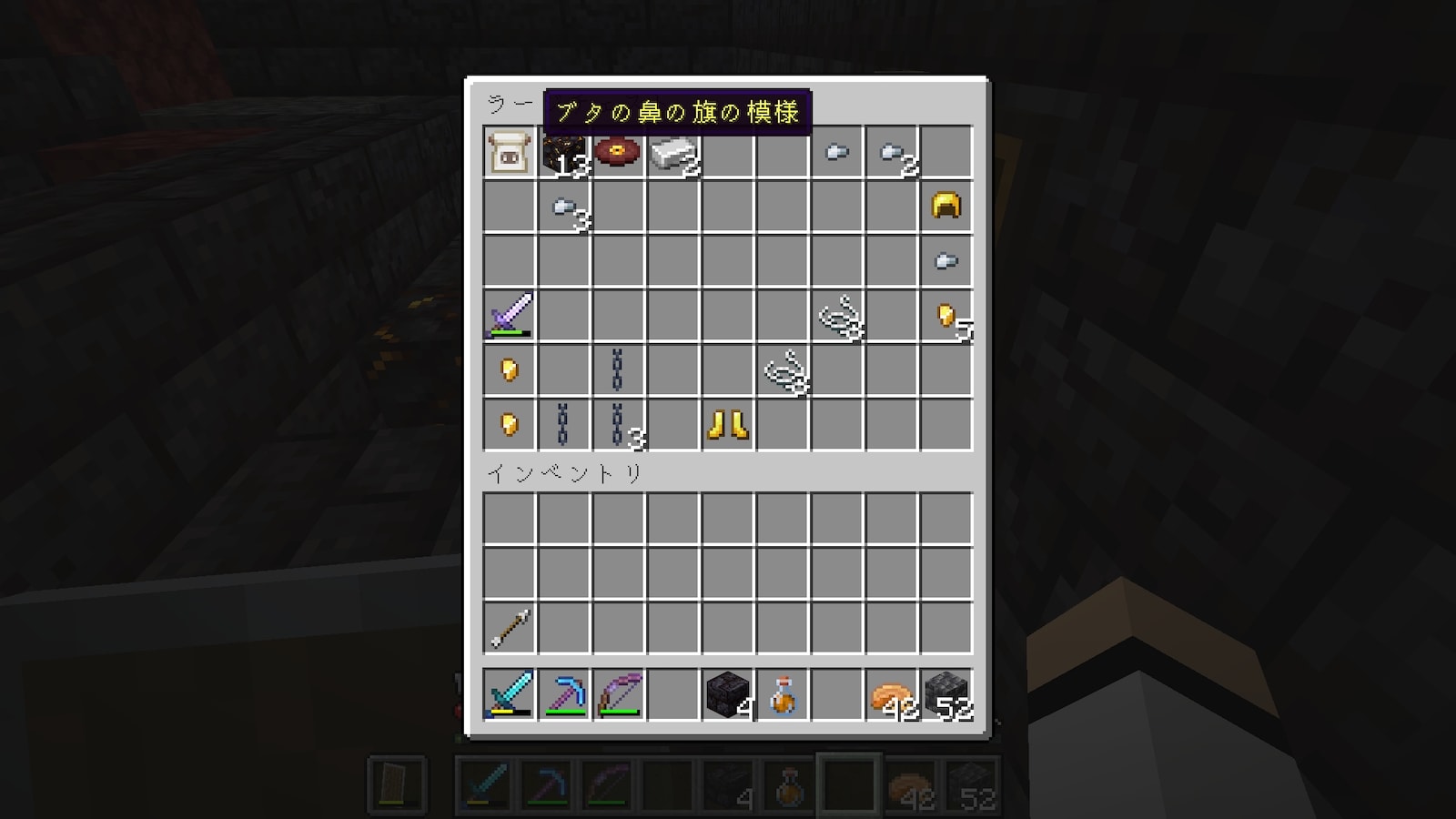The width and height of the screenshot is (1456, 819).
Task: Grab the enchanted purple sword in the chest
Action: coord(510,315)
